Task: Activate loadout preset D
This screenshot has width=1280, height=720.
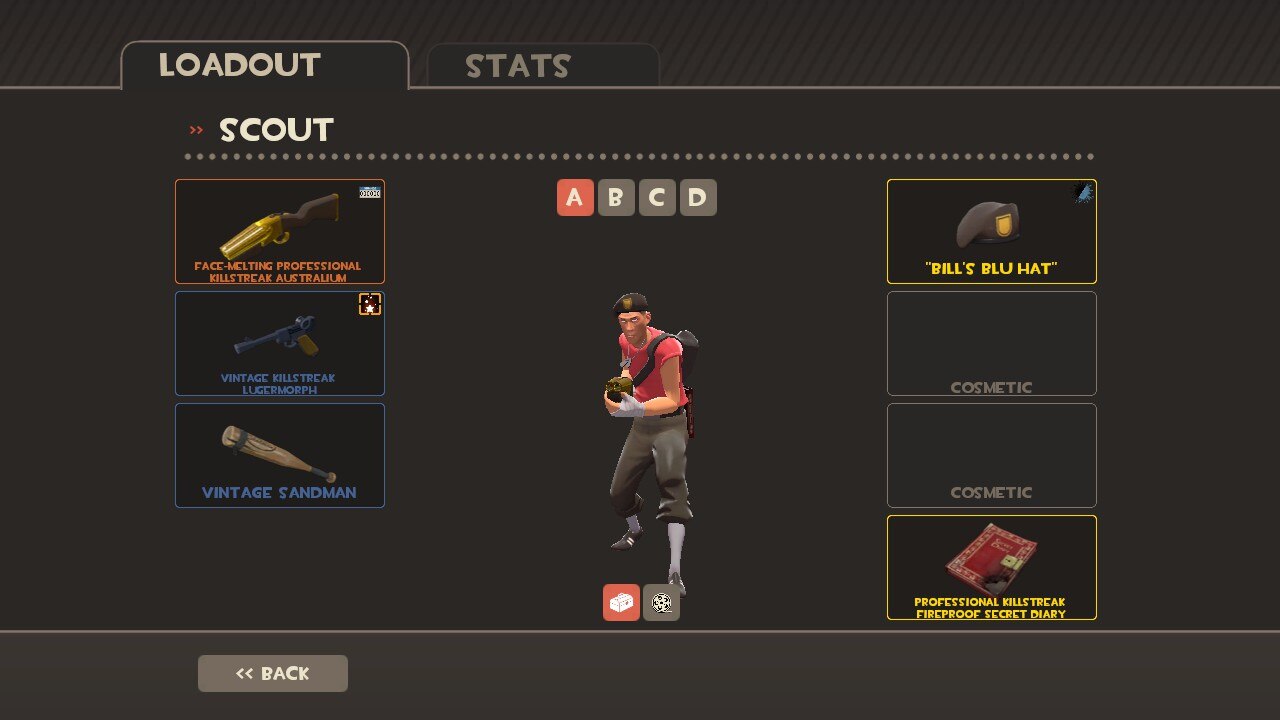Action: point(698,198)
